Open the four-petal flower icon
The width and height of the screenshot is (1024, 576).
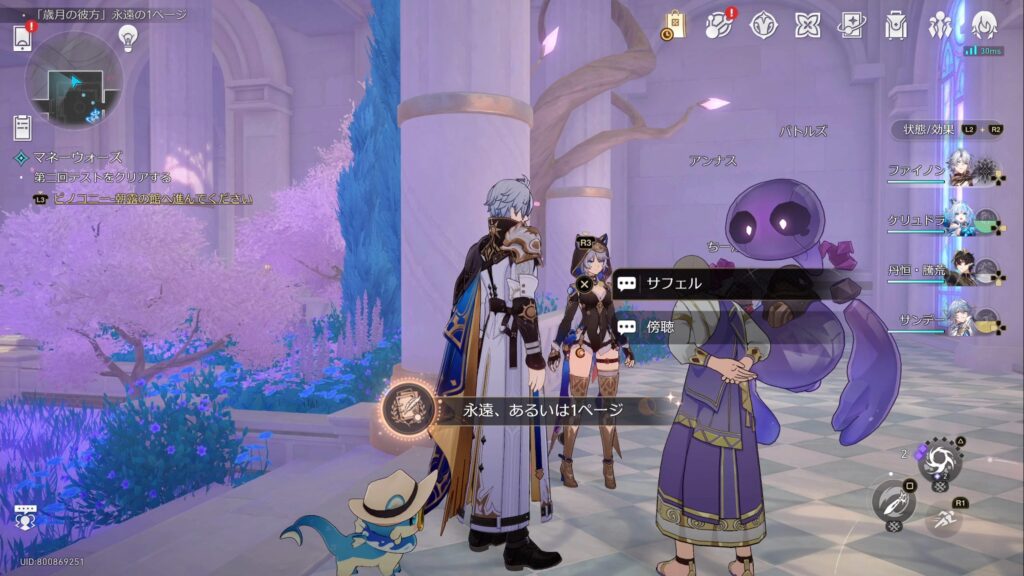[x=808, y=24]
